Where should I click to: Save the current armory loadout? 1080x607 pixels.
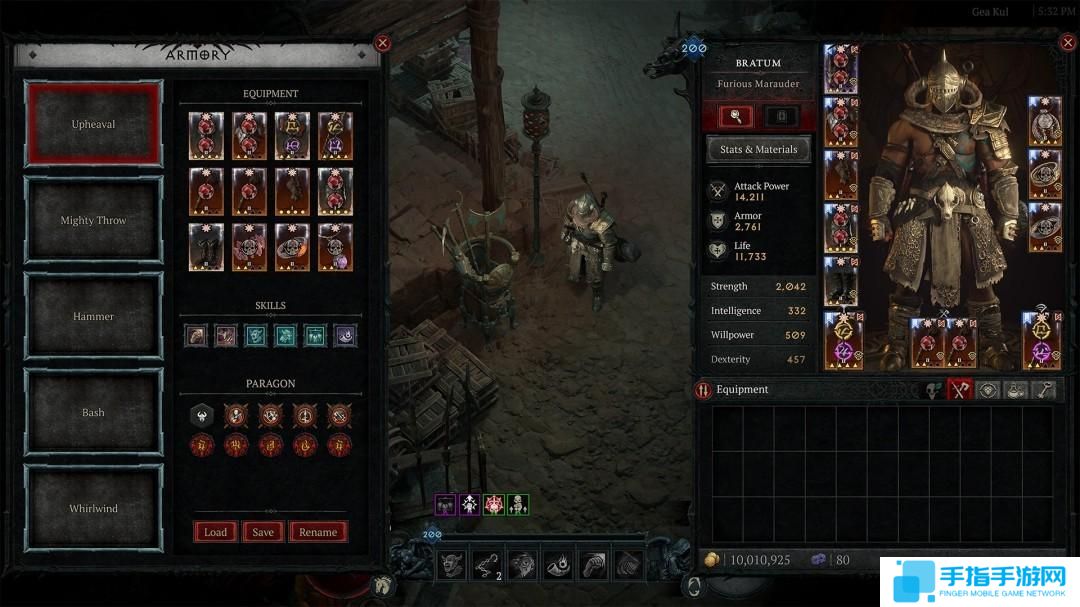[x=263, y=532]
